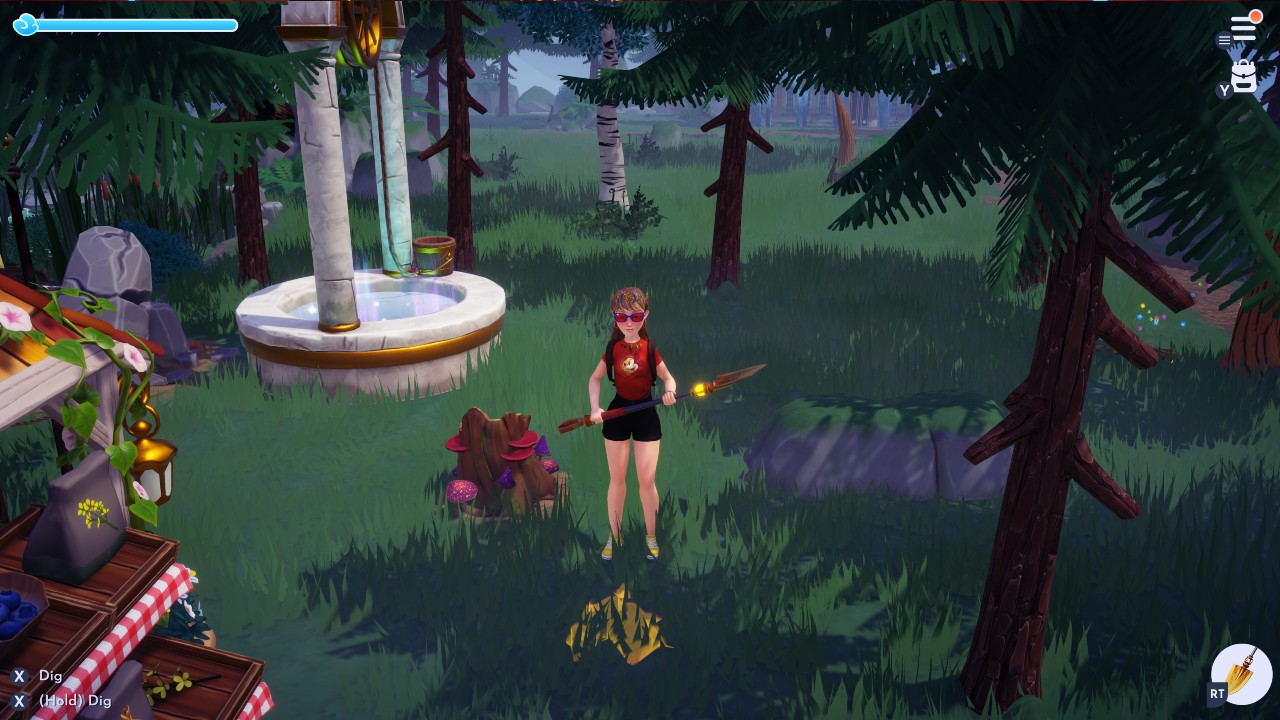The image size is (1280, 720).
Task: Click the Y button prompt near the backpack
Action: point(1224,90)
